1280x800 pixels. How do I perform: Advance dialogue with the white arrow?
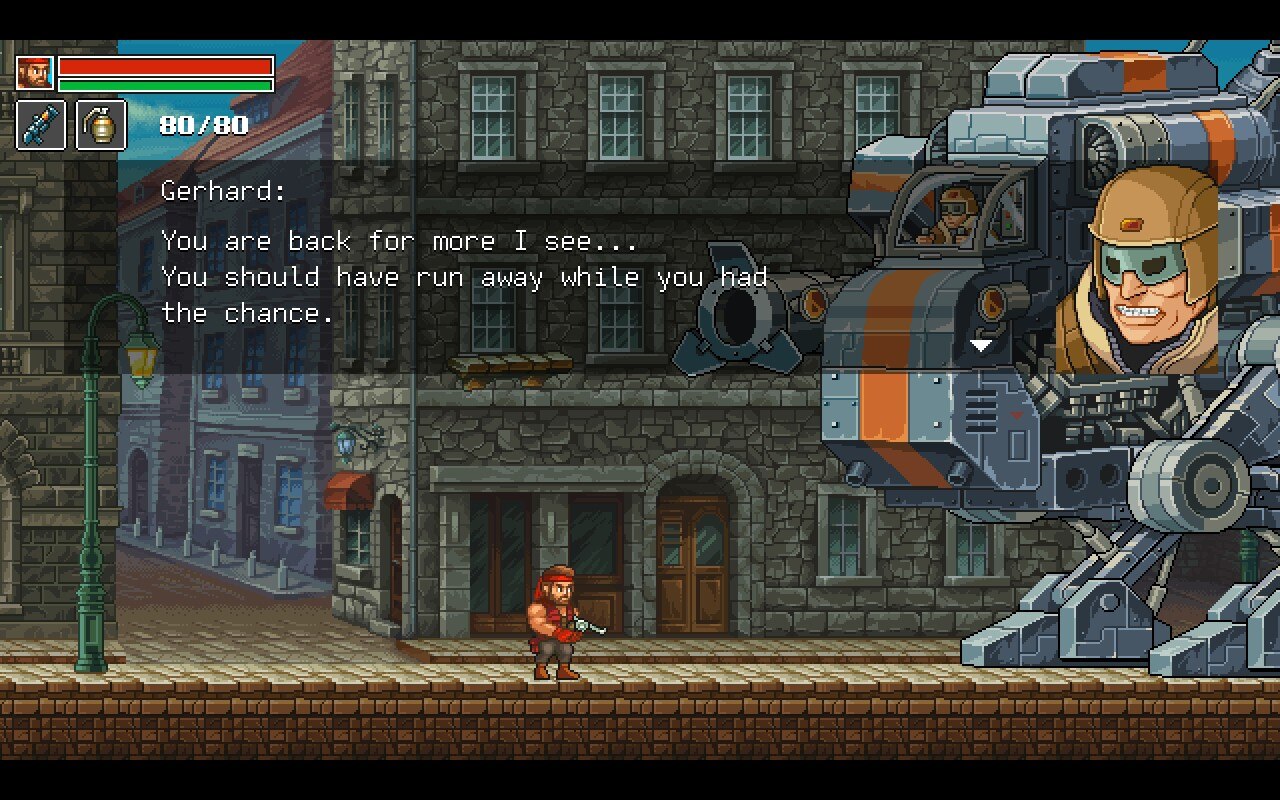click(981, 345)
